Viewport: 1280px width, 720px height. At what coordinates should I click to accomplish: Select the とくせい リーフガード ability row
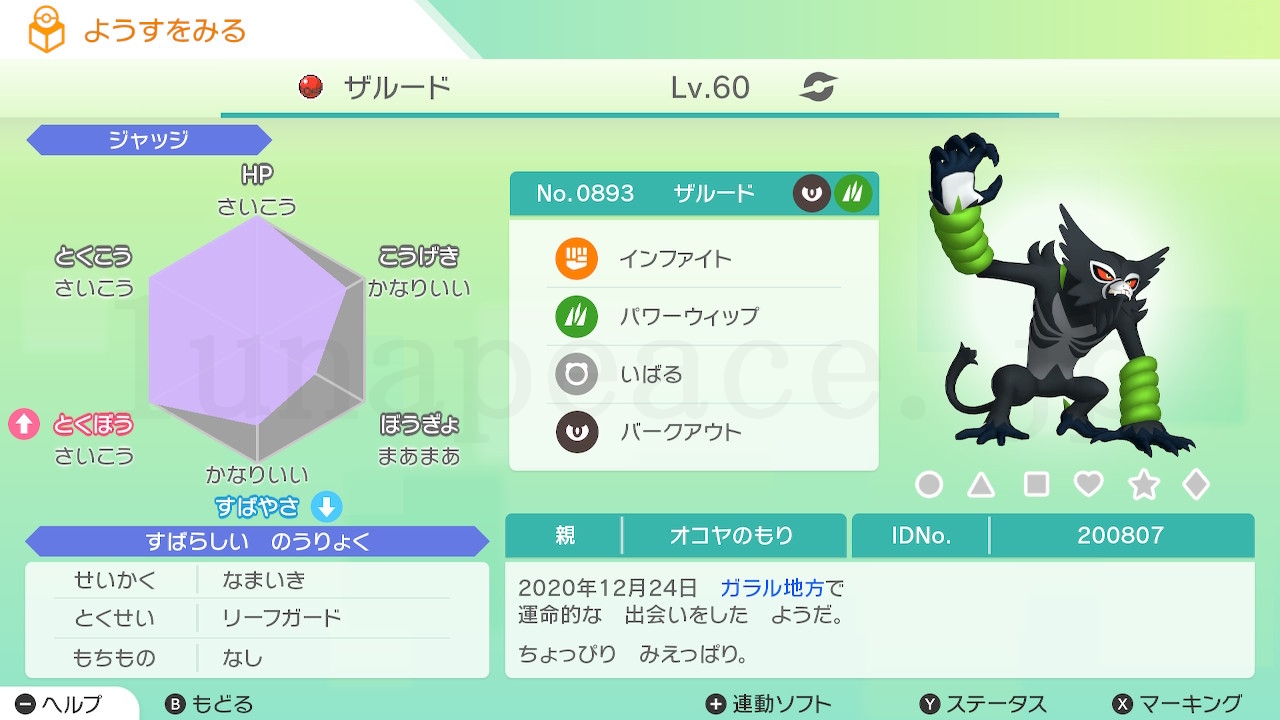coord(257,618)
